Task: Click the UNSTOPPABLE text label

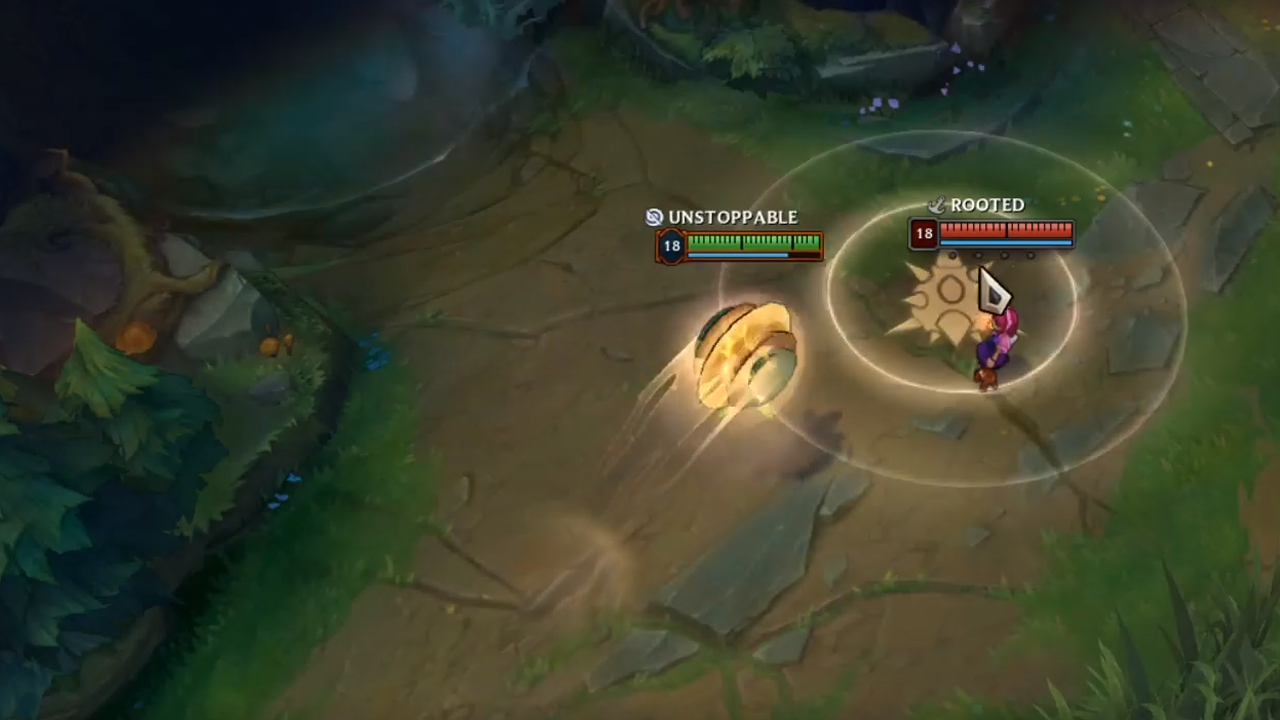Action: [733, 217]
